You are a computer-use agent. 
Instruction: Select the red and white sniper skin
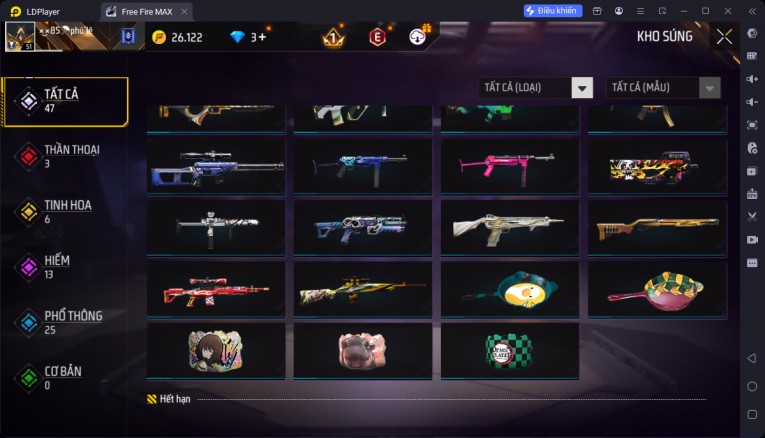point(217,289)
